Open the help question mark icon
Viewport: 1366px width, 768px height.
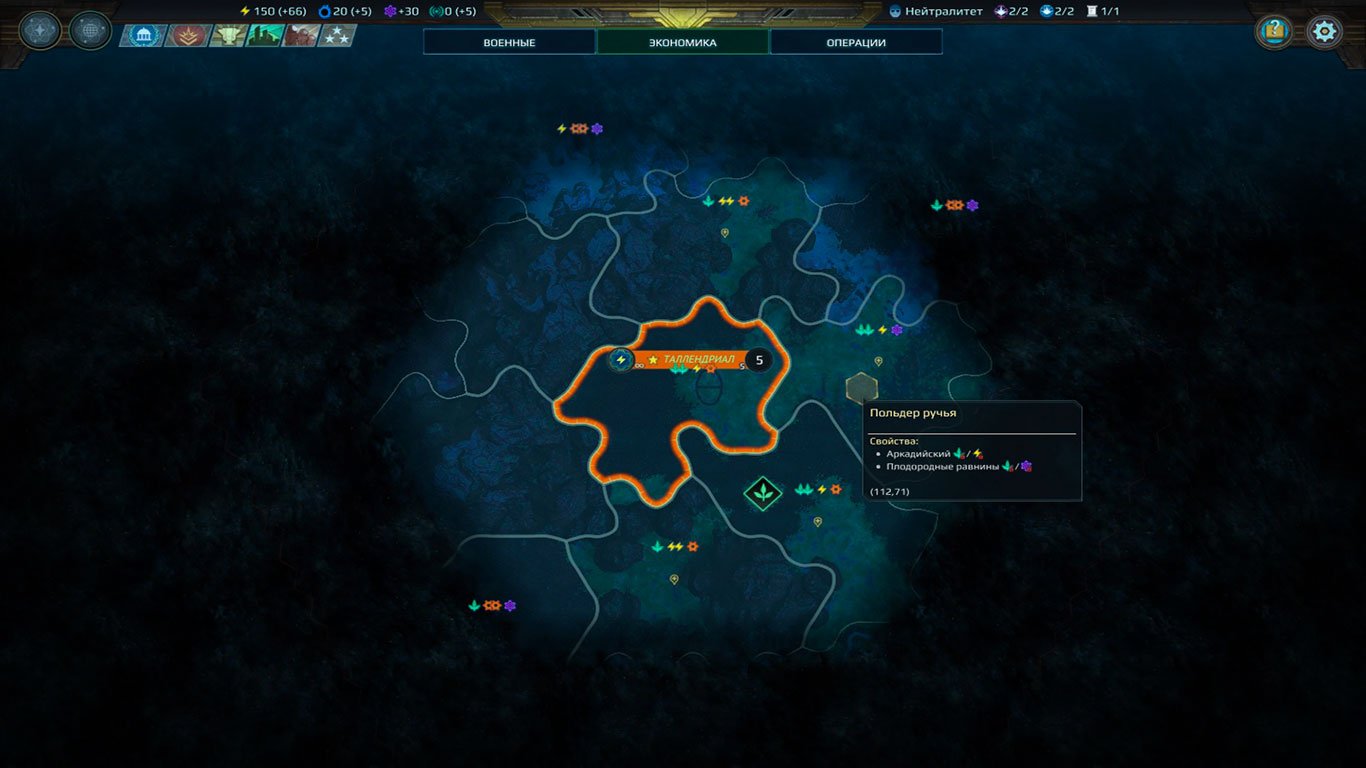1274,31
